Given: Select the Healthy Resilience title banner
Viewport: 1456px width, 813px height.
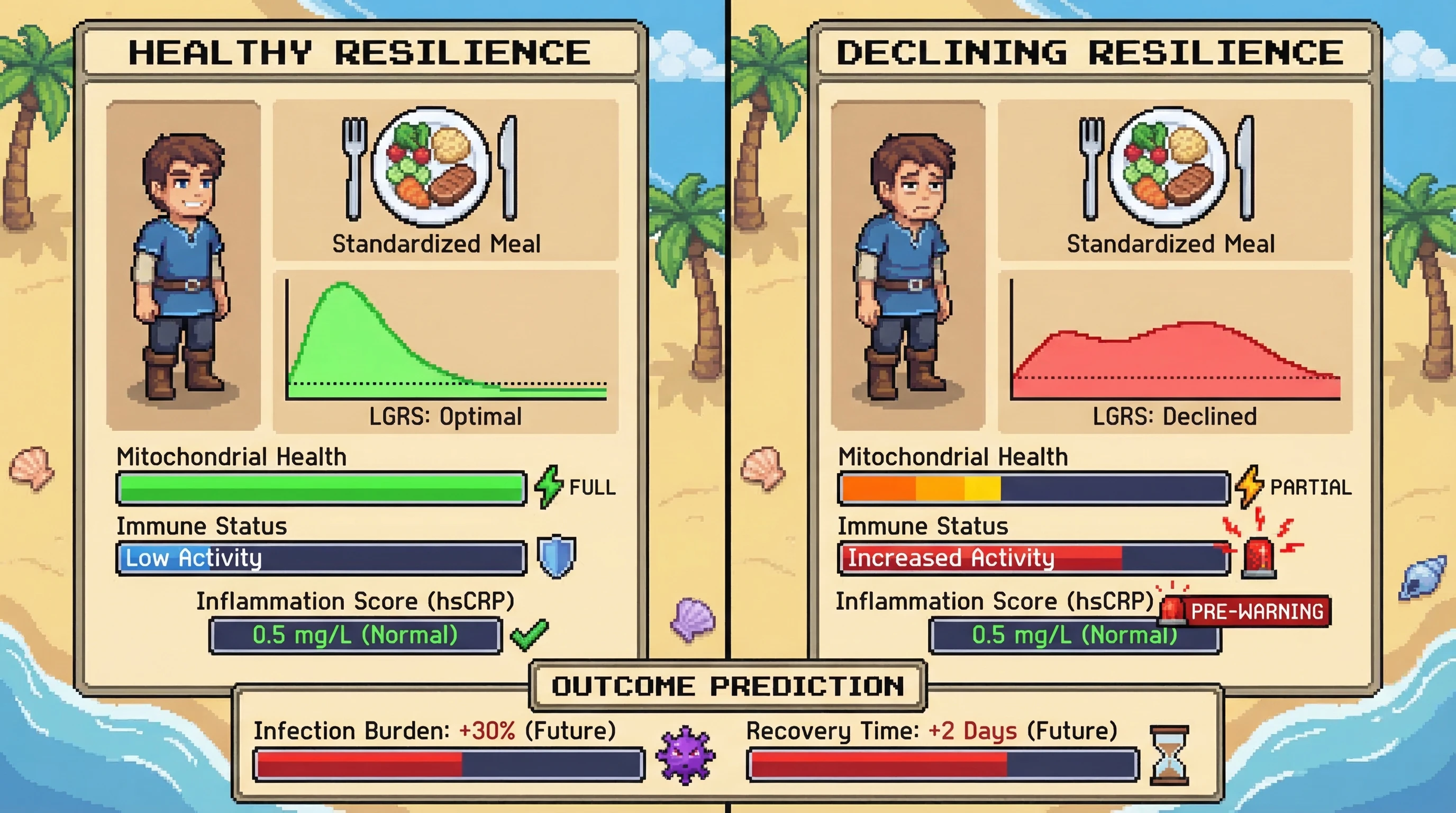Looking at the screenshot, I should tap(360, 52).
